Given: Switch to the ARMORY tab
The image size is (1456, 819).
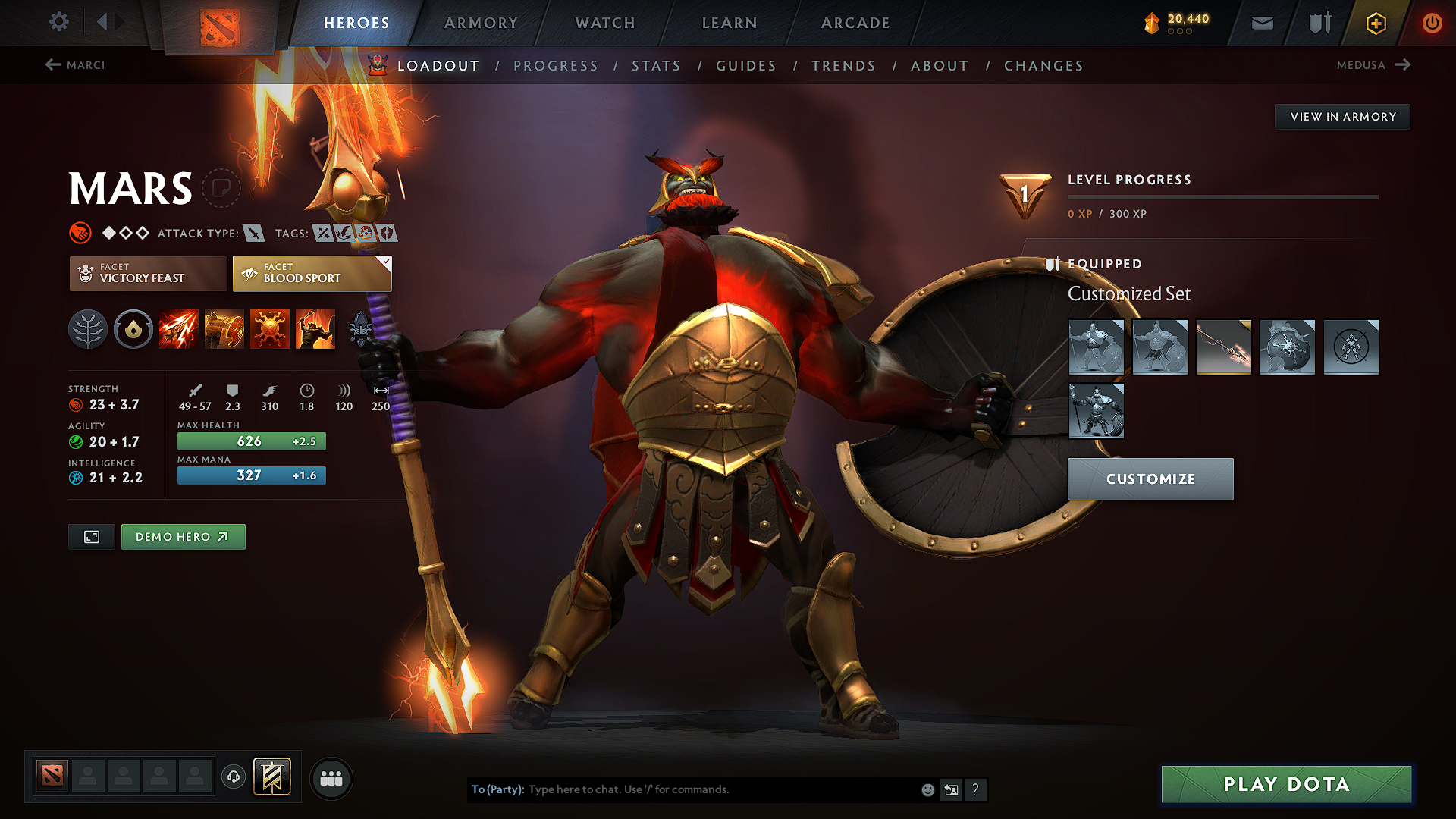Looking at the screenshot, I should tap(481, 23).
